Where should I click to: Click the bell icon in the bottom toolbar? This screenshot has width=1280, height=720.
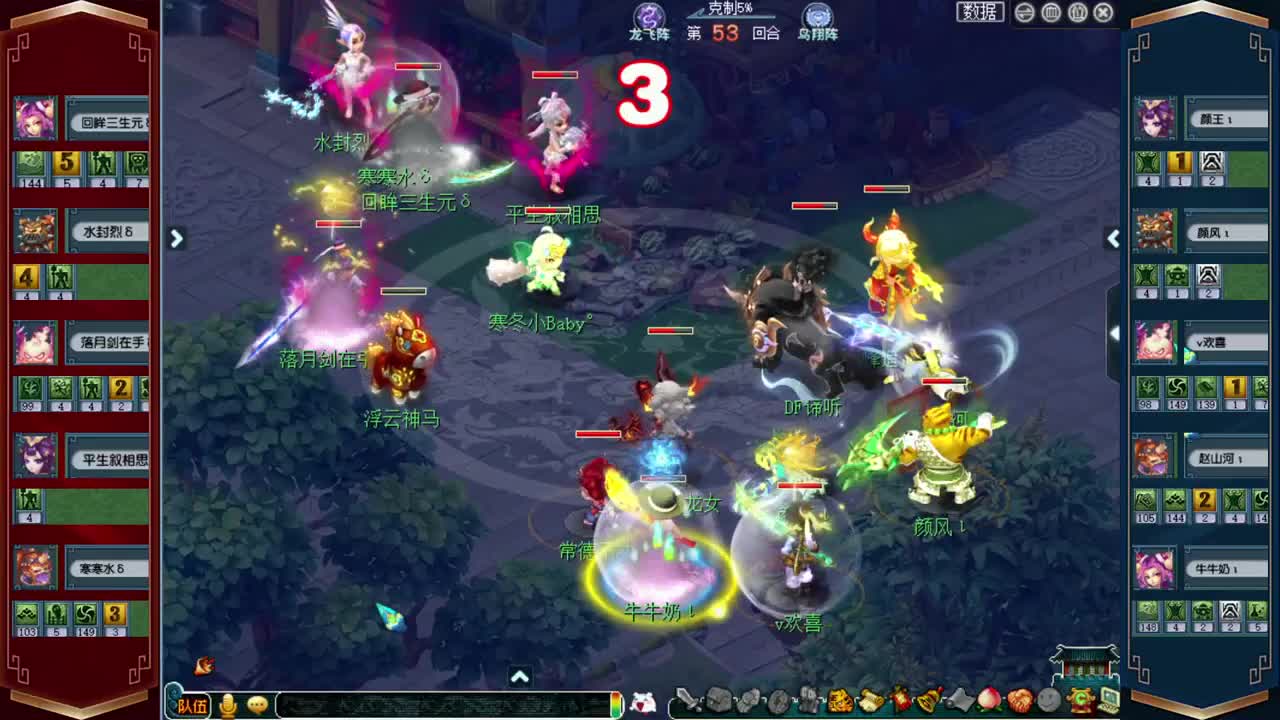click(930, 702)
